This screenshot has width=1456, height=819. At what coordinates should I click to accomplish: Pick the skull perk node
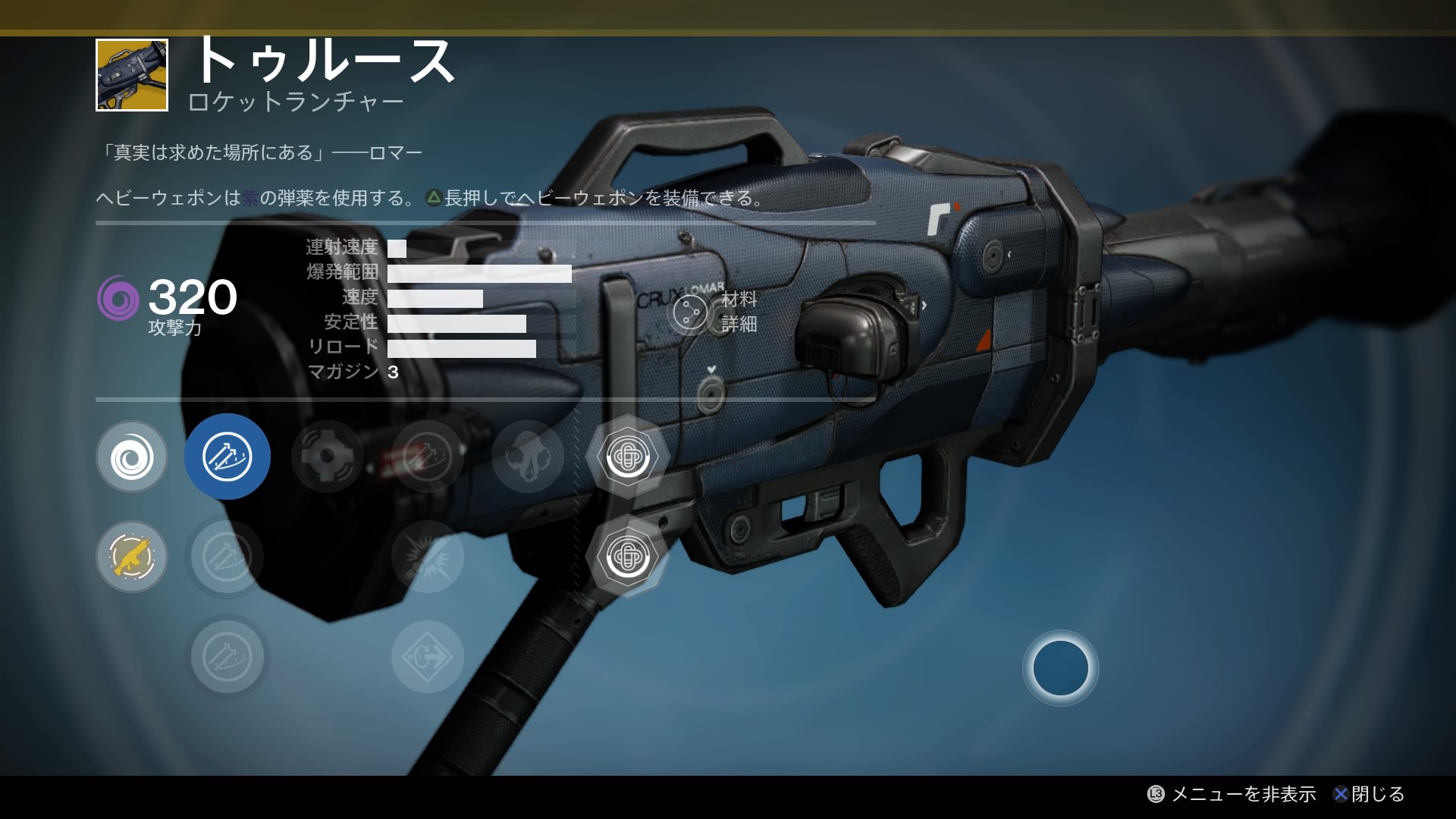pyautogui.click(x=528, y=457)
